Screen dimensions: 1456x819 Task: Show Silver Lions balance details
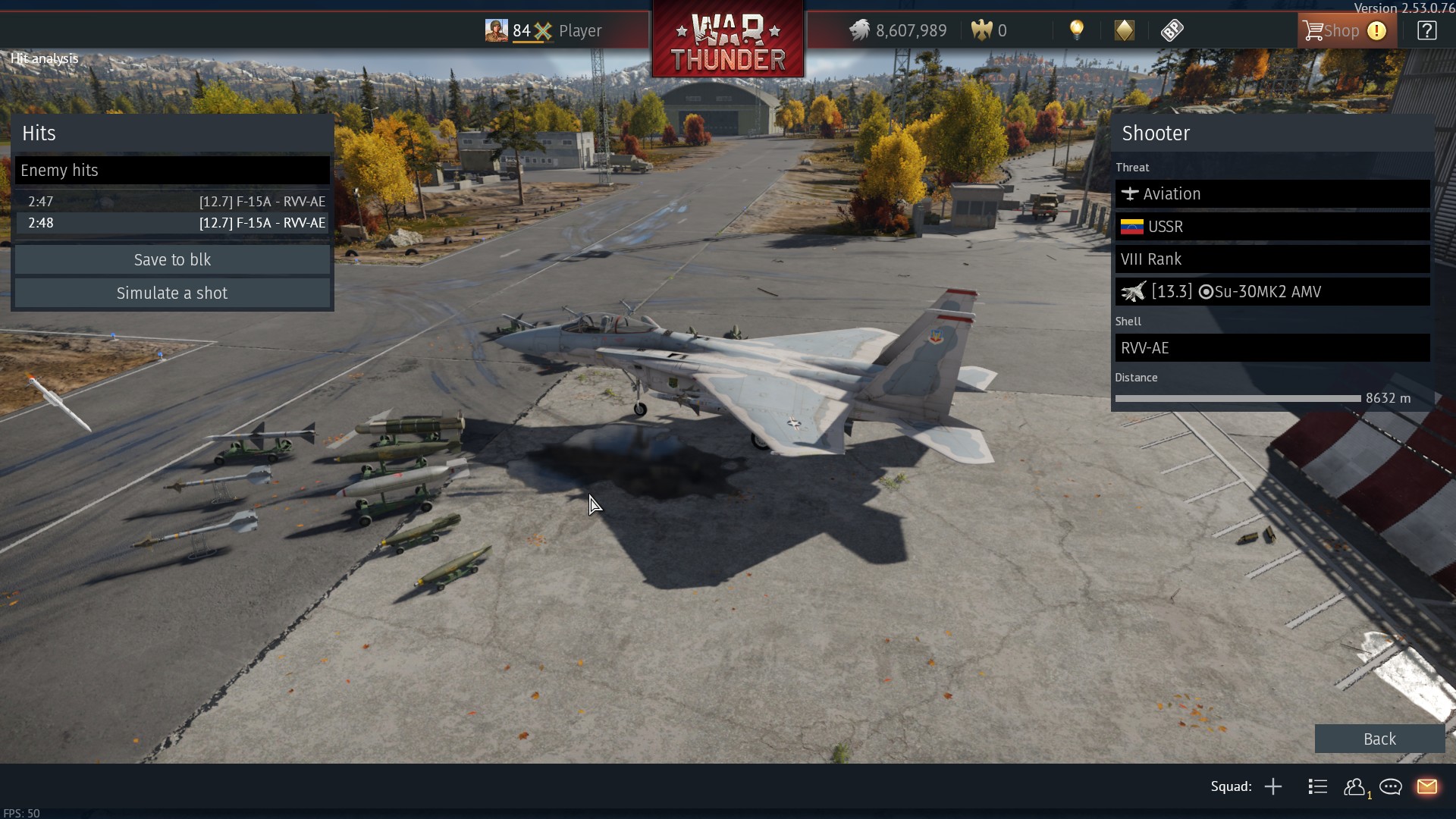tap(898, 31)
